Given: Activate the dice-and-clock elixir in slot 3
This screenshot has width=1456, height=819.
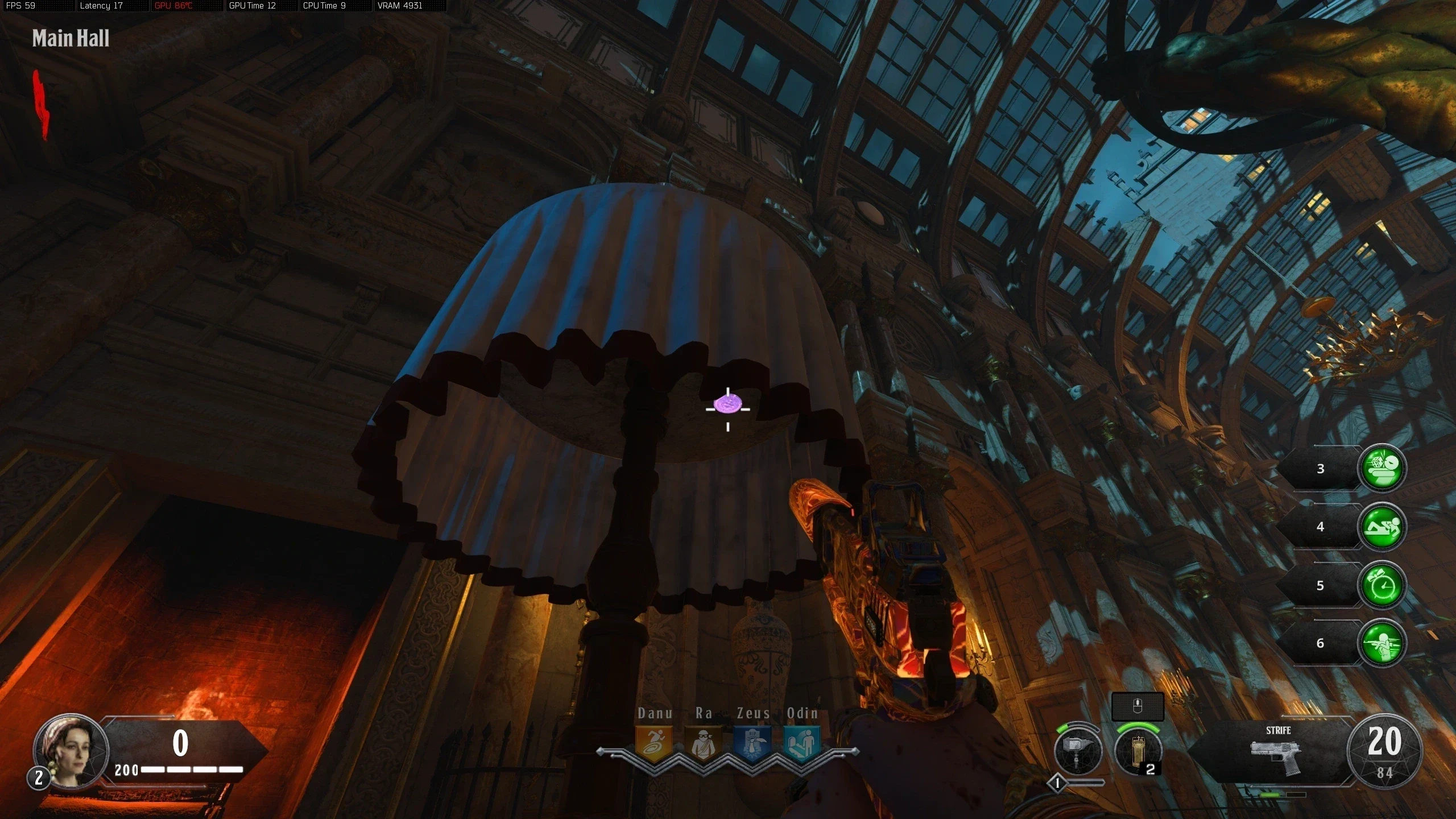Looking at the screenshot, I should click(x=1382, y=468).
